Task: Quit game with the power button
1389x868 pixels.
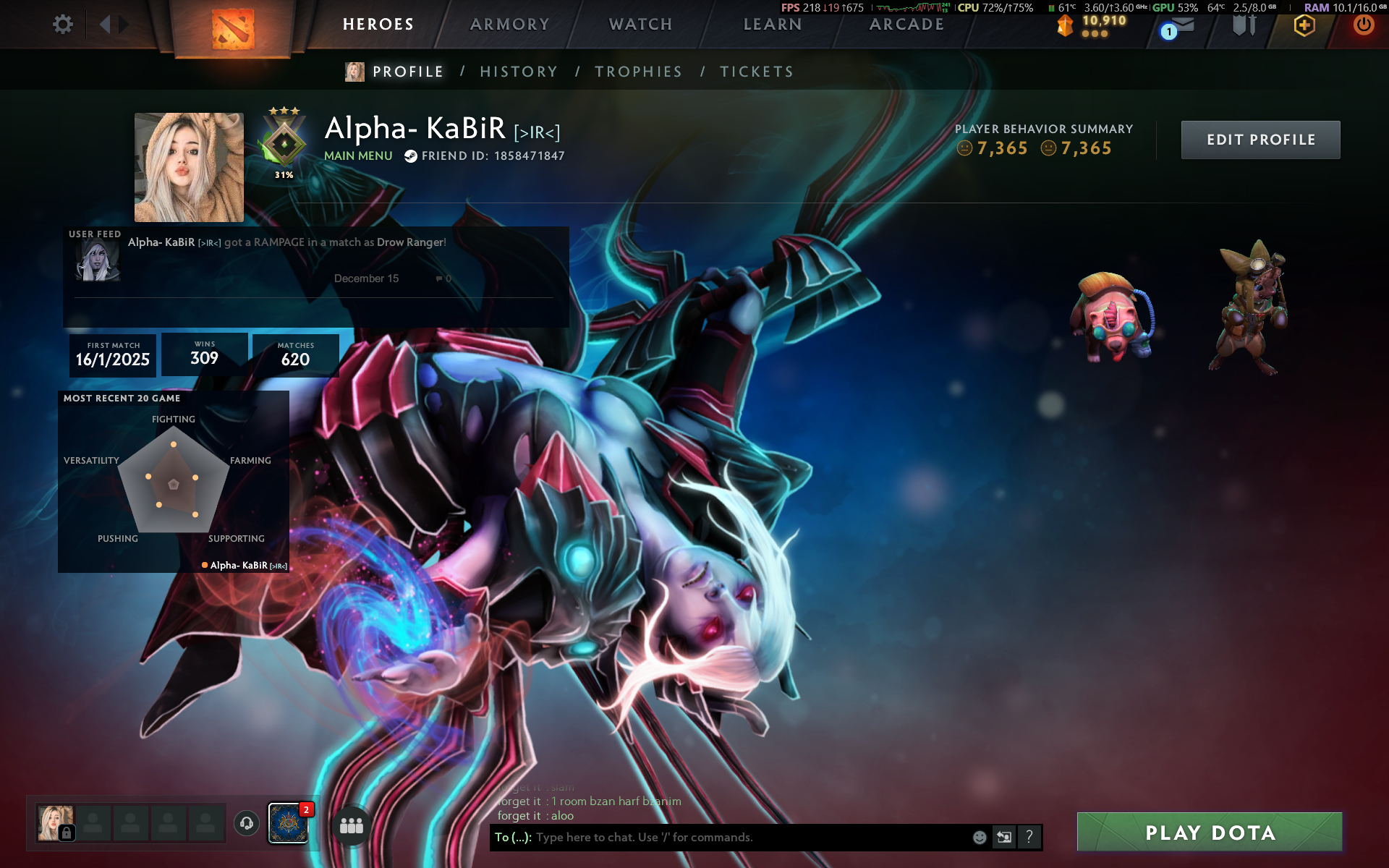Action: [x=1364, y=25]
